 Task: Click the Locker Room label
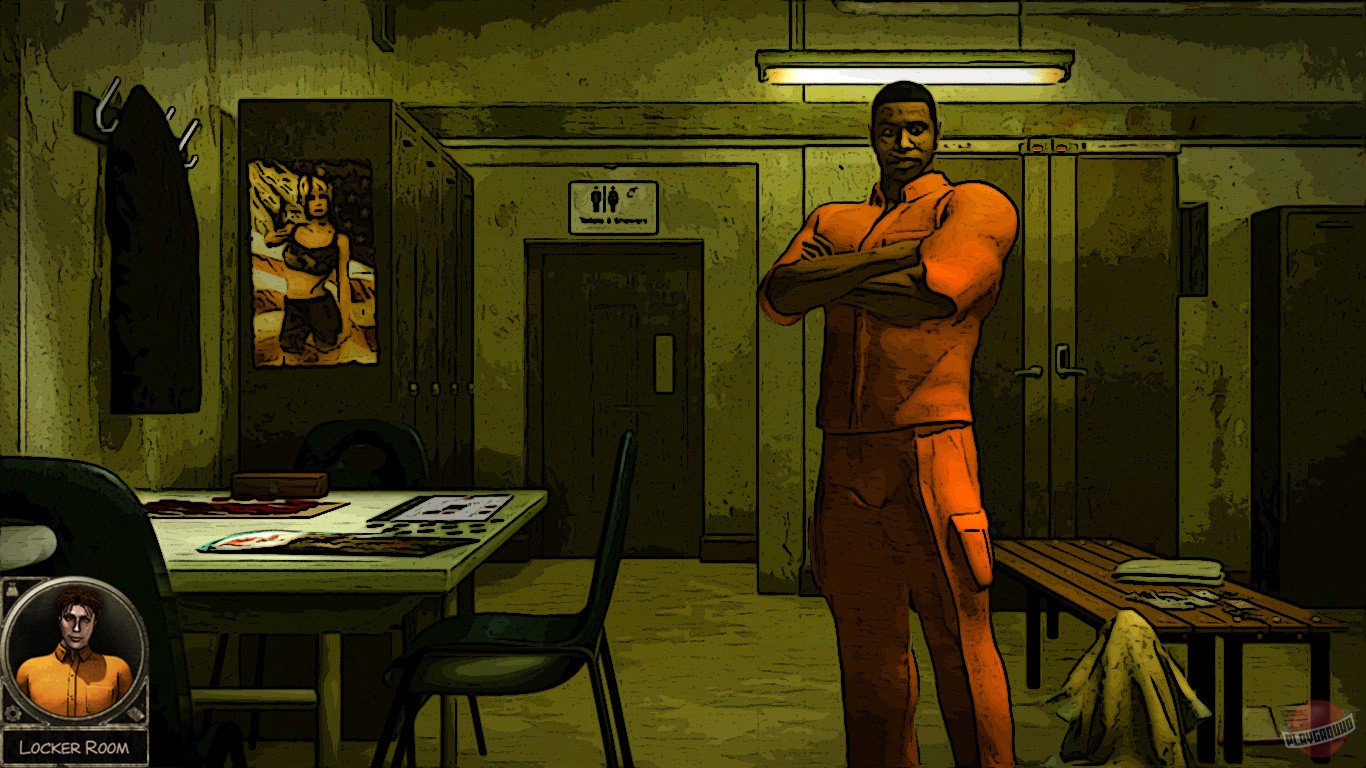tap(73, 744)
